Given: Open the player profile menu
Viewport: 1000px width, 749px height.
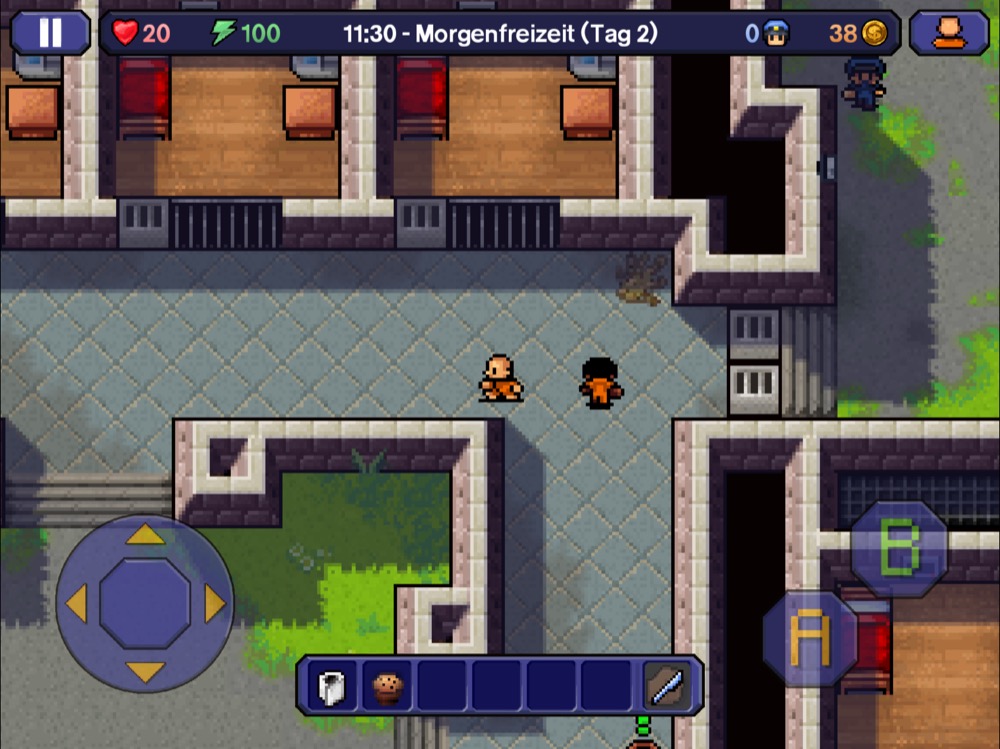Looking at the screenshot, I should (x=948, y=33).
